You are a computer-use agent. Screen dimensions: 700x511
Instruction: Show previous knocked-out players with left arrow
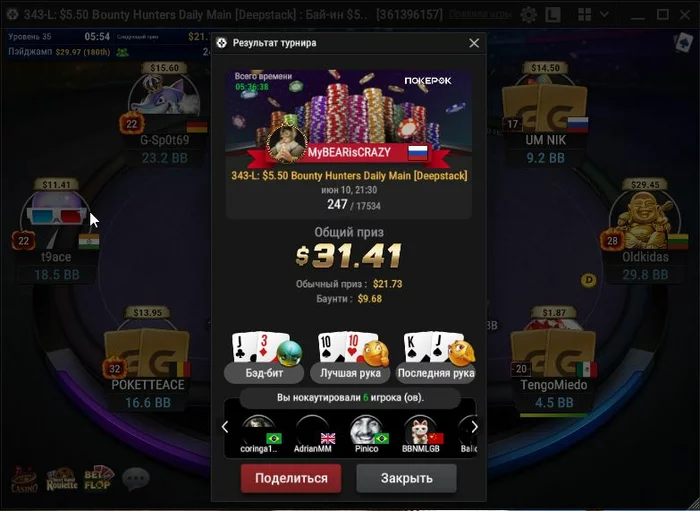pyautogui.click(x=225, y=427)
